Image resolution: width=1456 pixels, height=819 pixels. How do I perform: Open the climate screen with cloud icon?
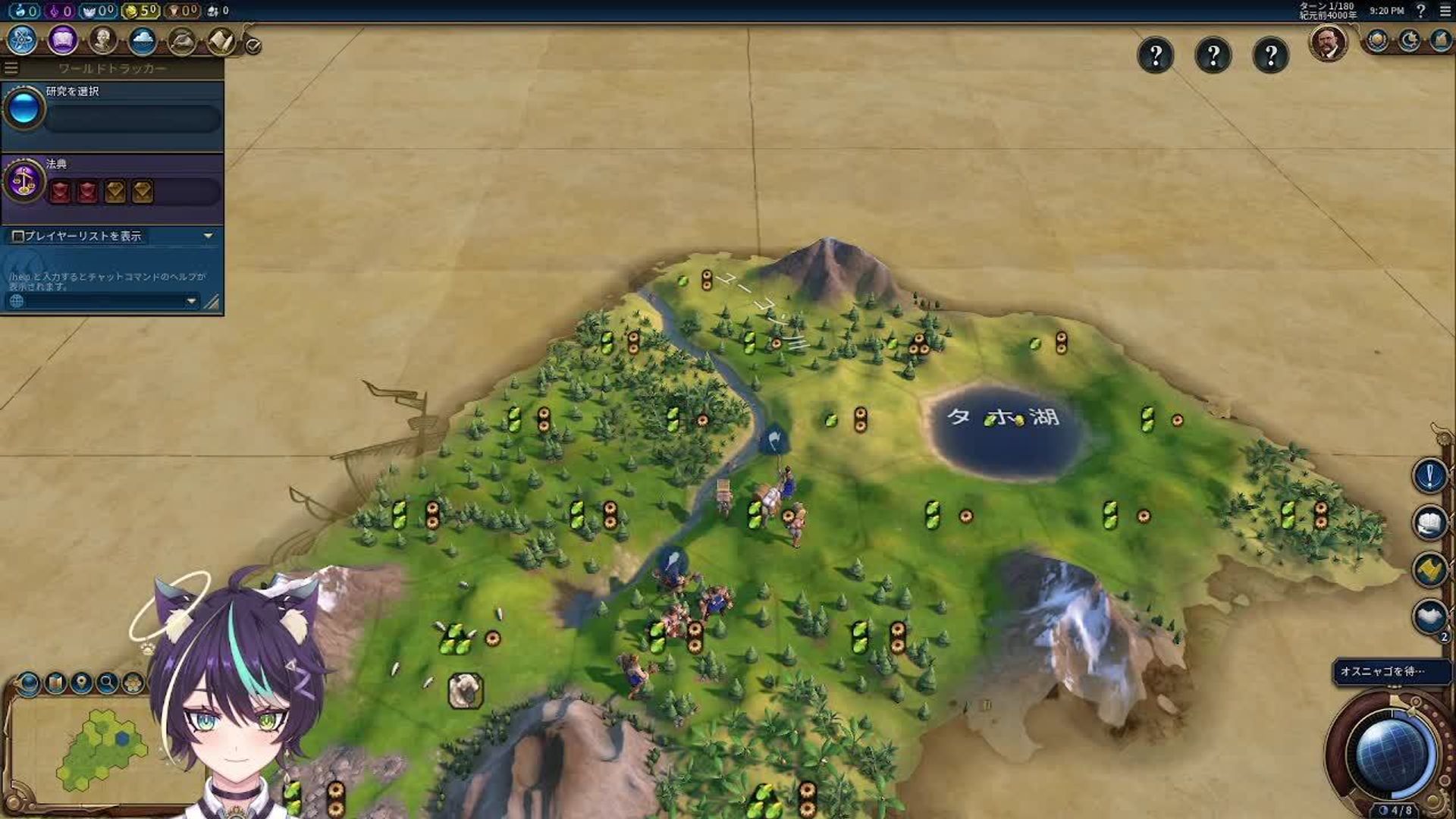(142, 40)
